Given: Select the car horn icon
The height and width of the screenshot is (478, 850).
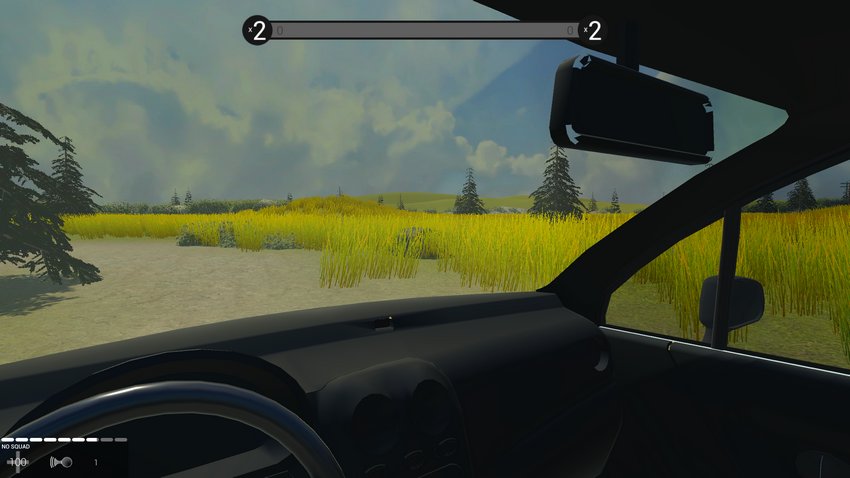Looking at the screenshot, I should click(60, 462).
